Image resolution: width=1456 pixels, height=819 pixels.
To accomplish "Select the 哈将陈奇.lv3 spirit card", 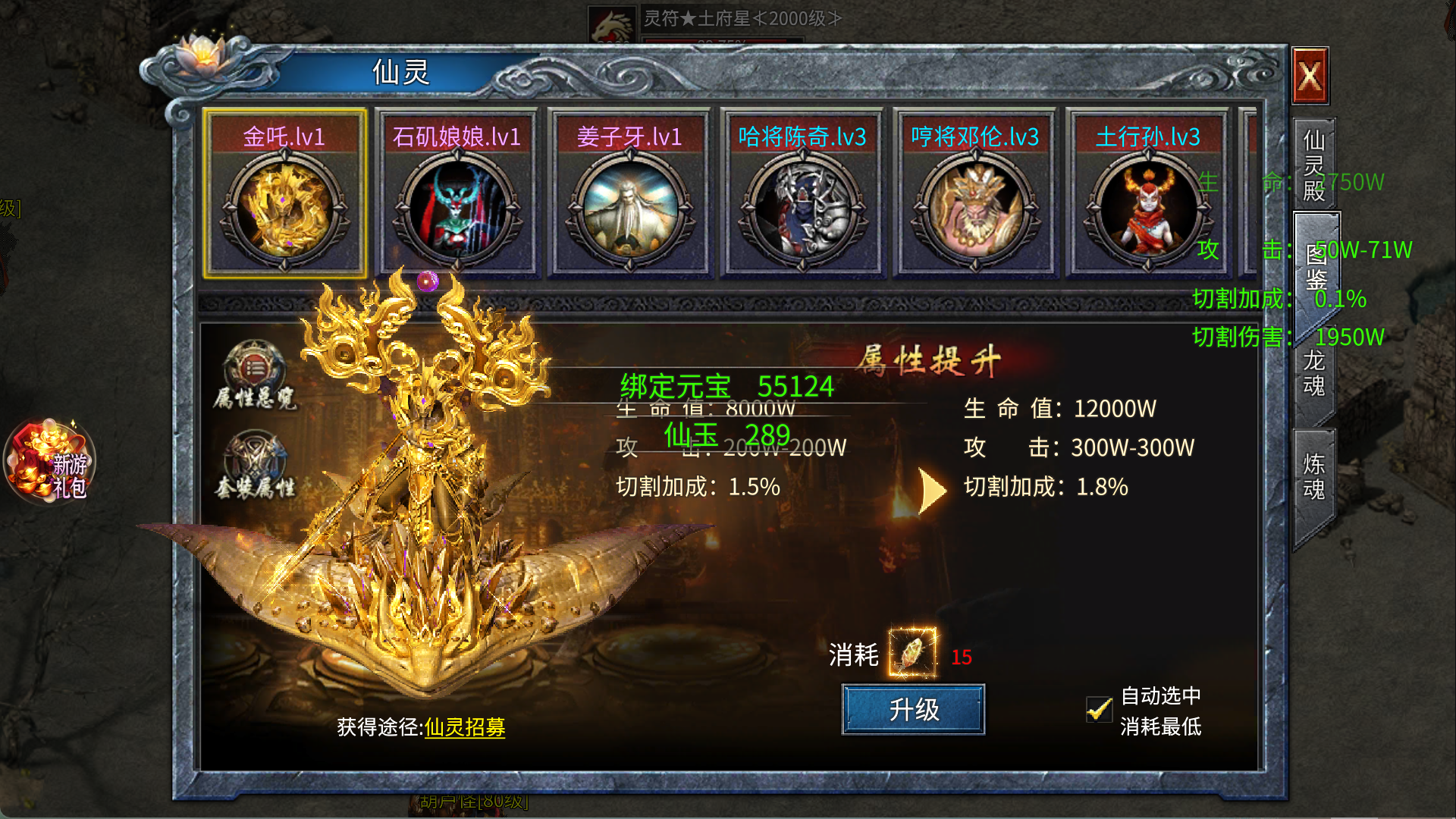I will [x=802, y=193].
